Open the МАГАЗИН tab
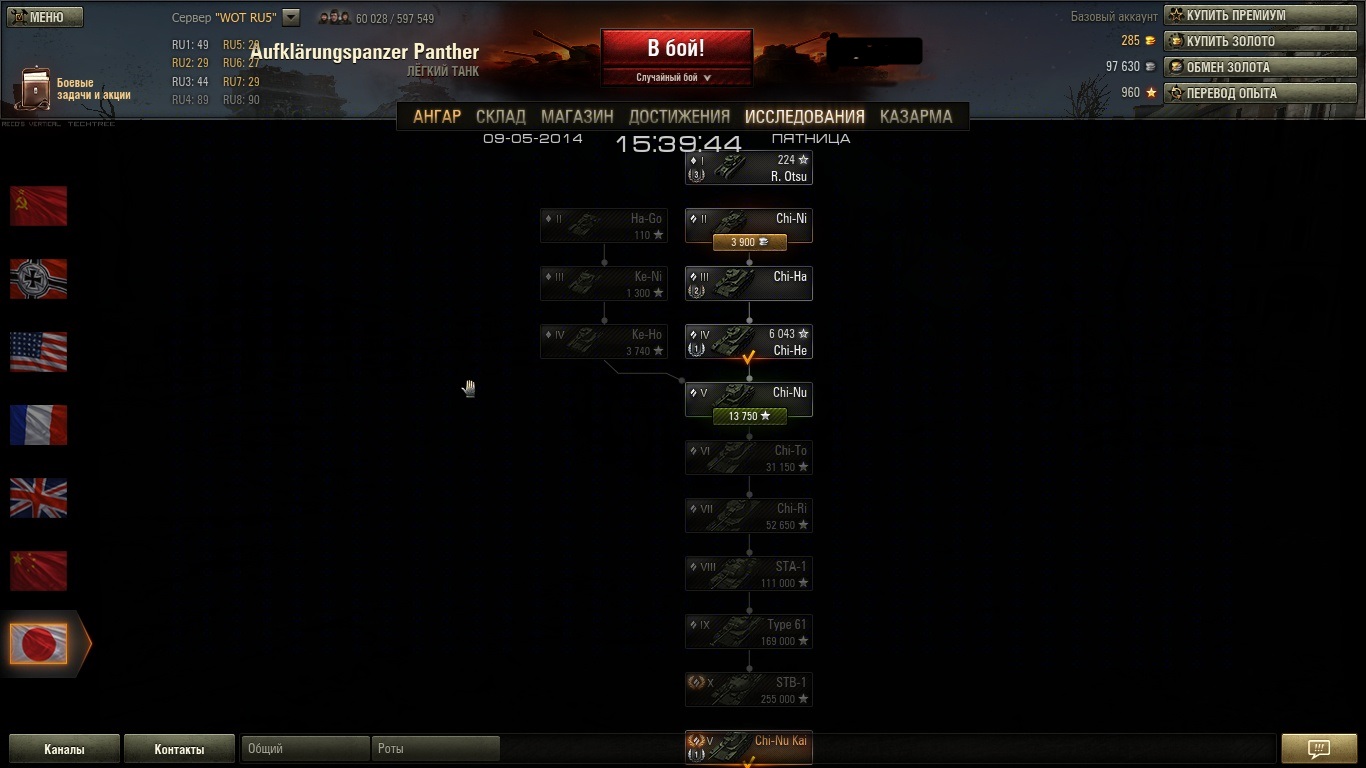The height and width of the screenshot is (768, 1366). click(577, 116)
